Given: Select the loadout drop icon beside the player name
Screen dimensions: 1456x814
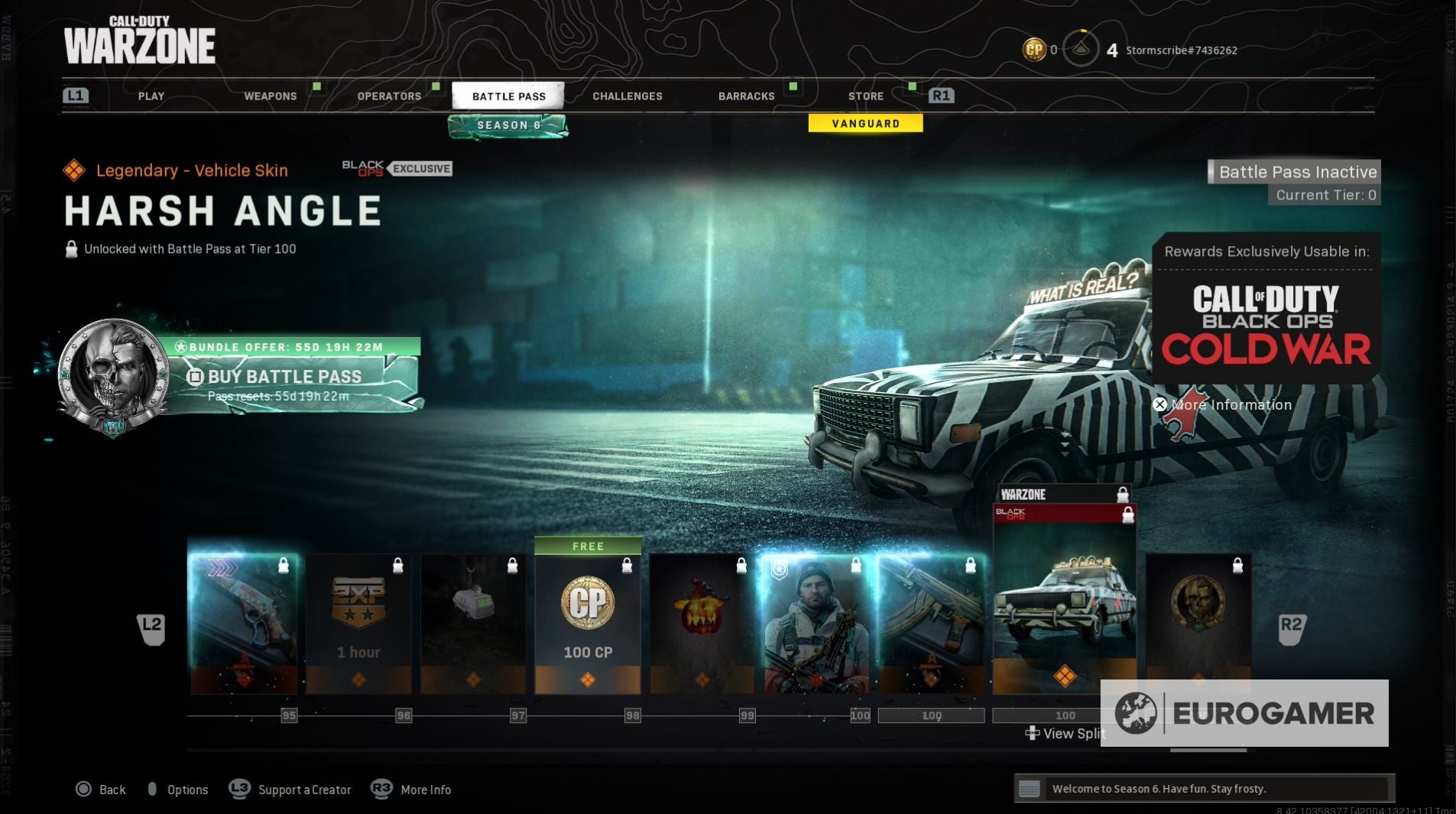Looking at the screenshot, I should (1082, 49).
